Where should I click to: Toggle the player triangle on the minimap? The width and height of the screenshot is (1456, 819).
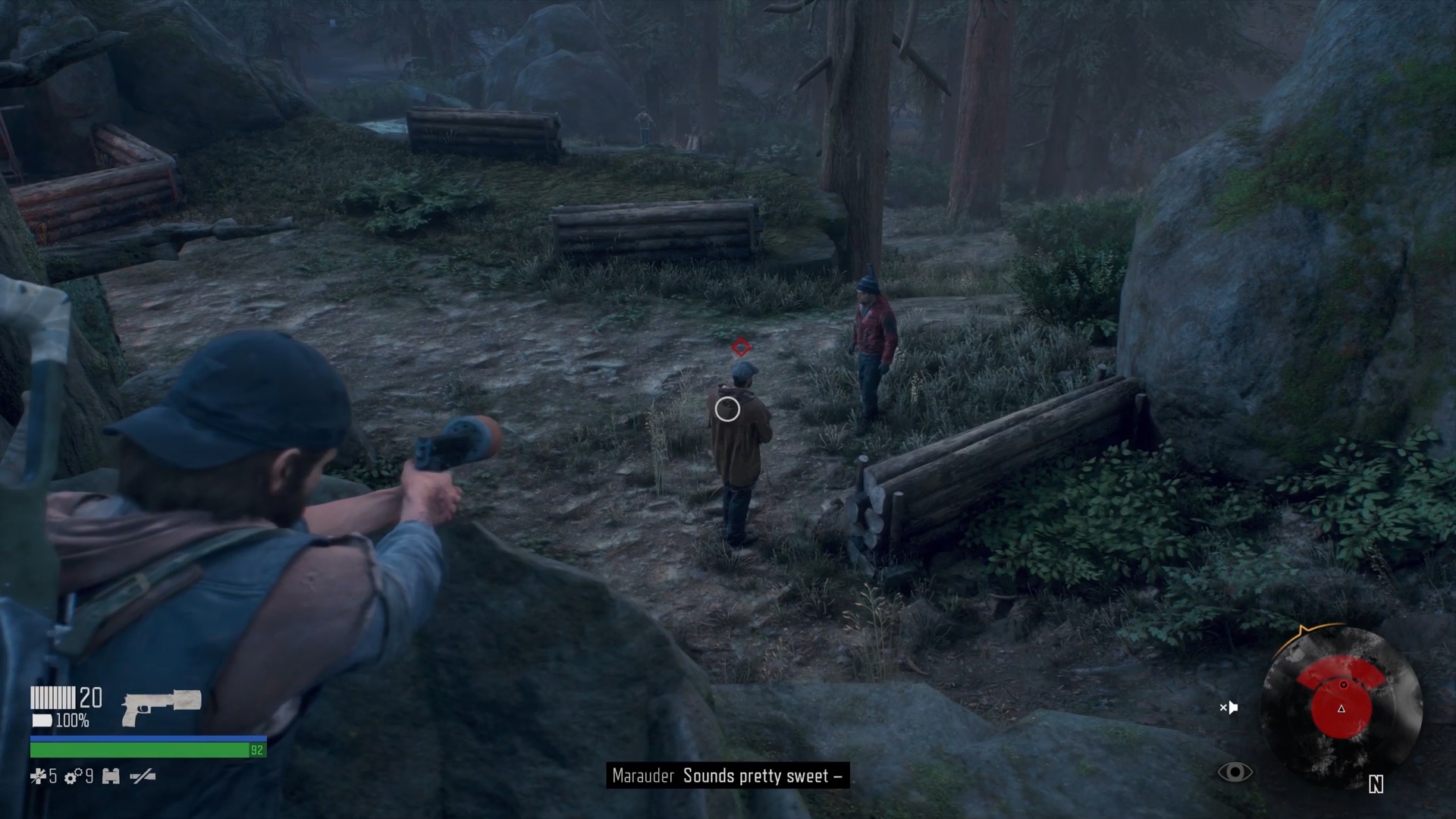(x=1341, y=709)
